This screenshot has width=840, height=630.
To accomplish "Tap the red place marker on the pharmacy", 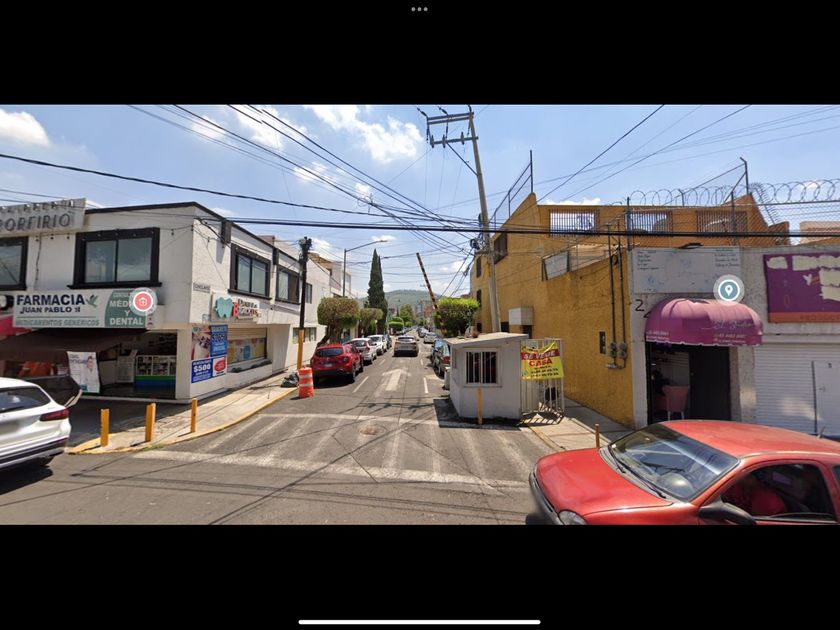I will (x=143, y=301).
